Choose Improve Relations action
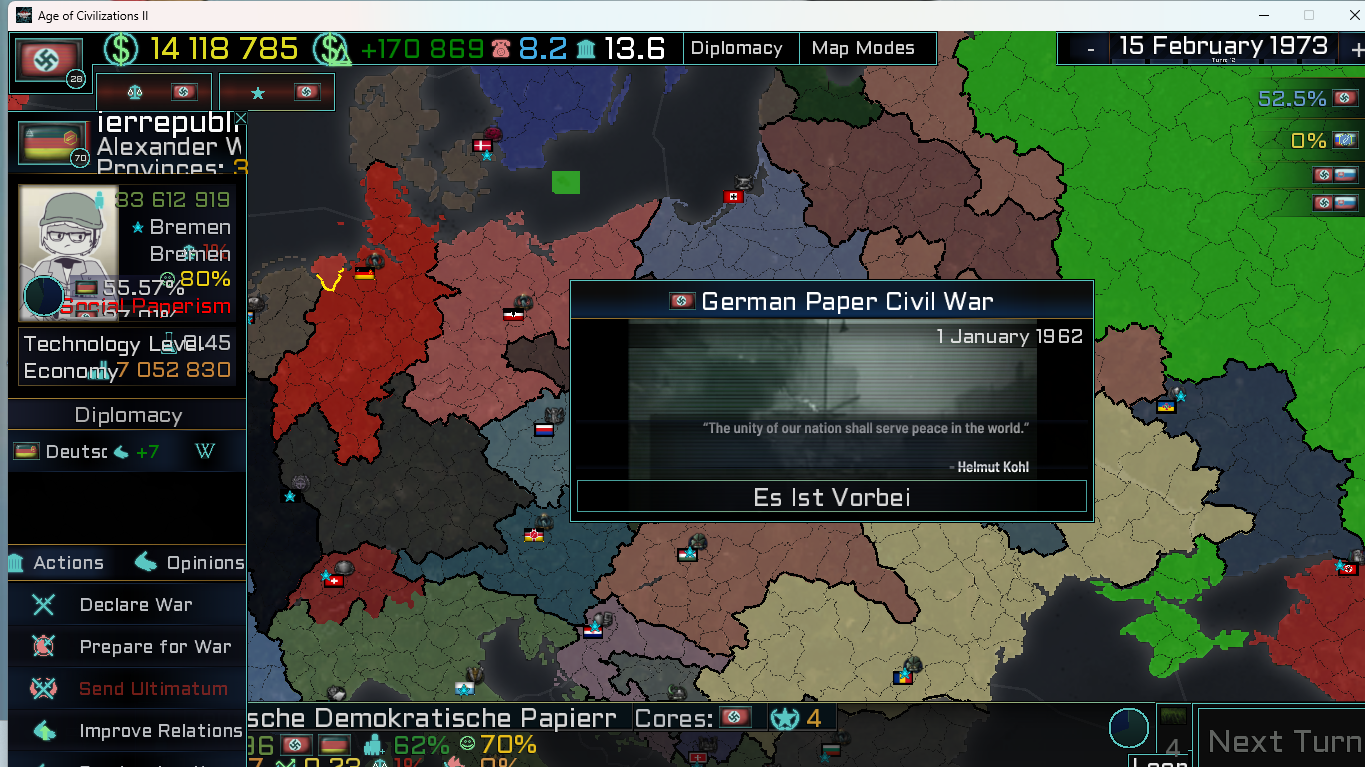1365x767 pixels. pos(160,731)
